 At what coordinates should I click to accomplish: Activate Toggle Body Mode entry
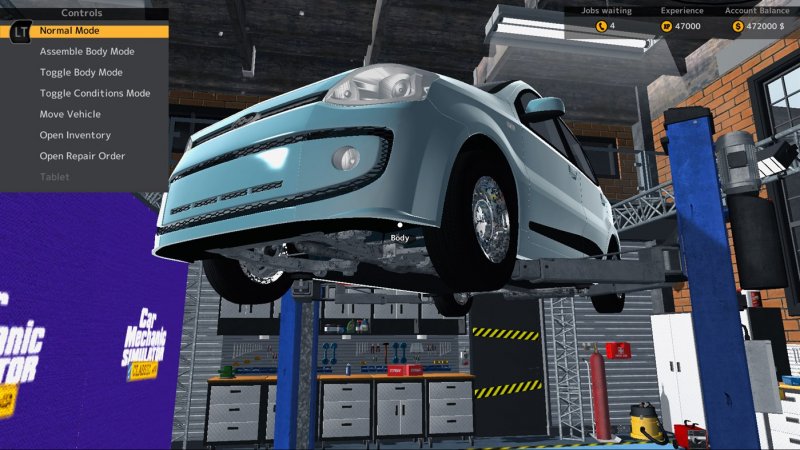[x=81, y=72]
